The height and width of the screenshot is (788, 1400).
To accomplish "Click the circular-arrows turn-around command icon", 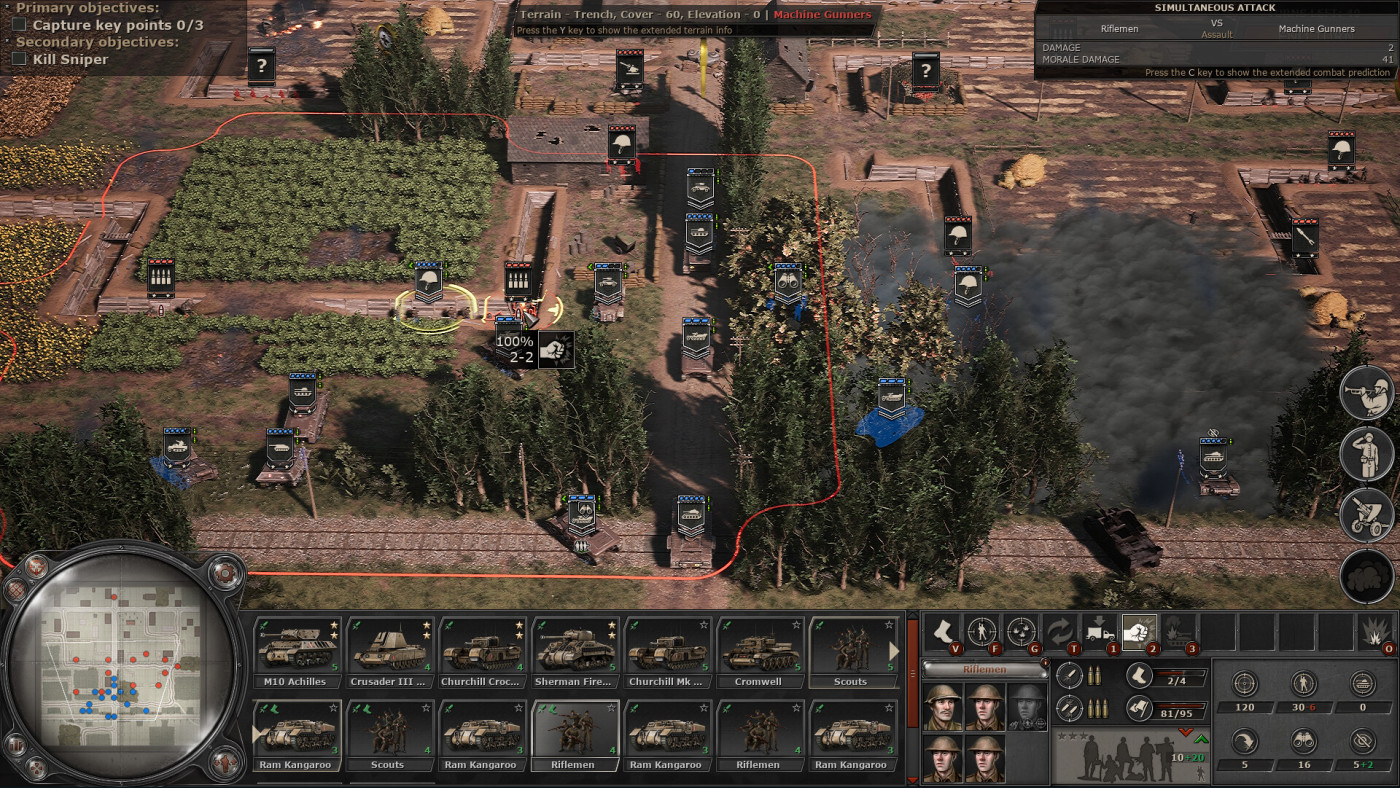I will 1062,633.
